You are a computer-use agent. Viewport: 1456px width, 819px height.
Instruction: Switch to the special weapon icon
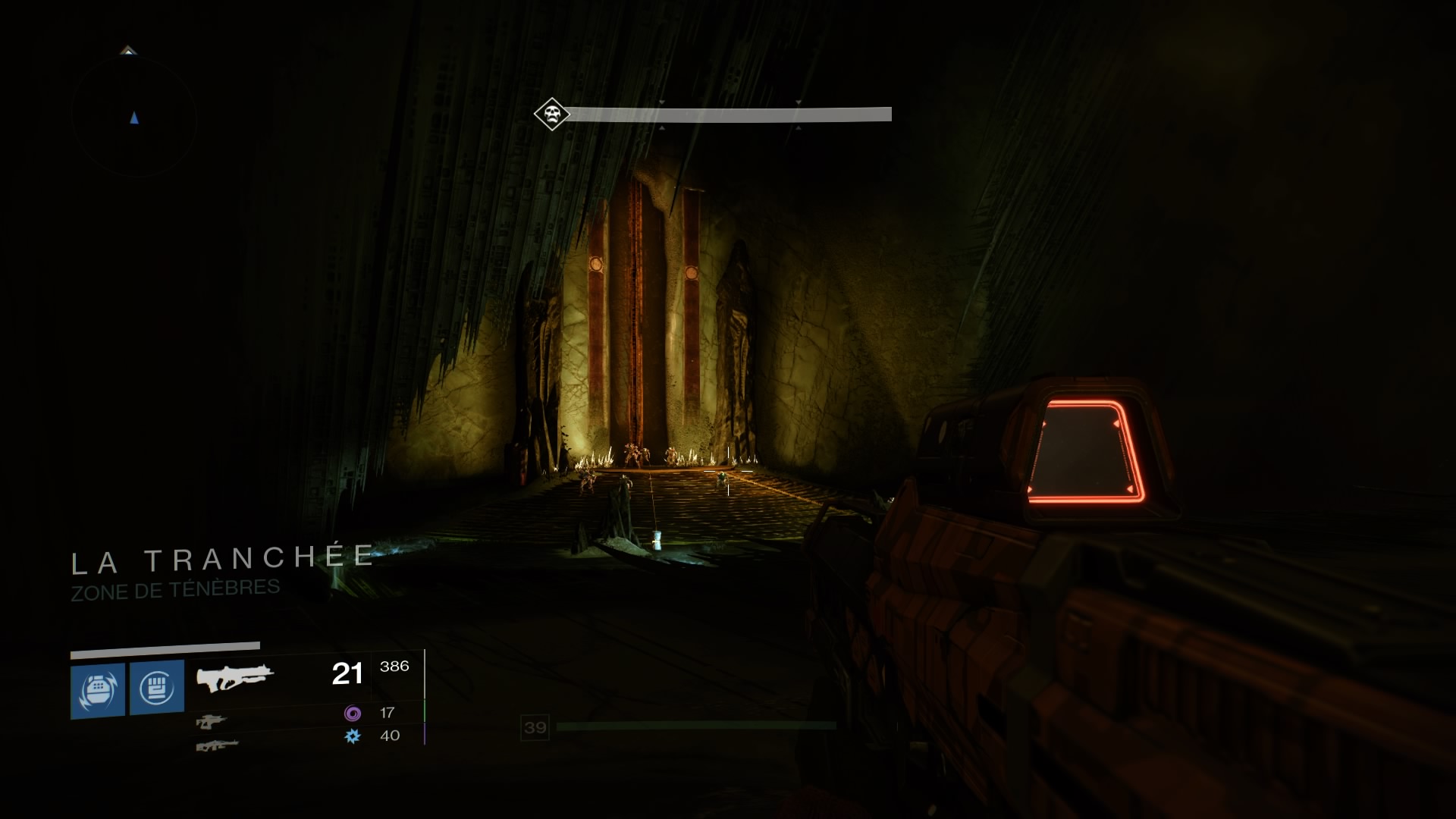[211, 721]
